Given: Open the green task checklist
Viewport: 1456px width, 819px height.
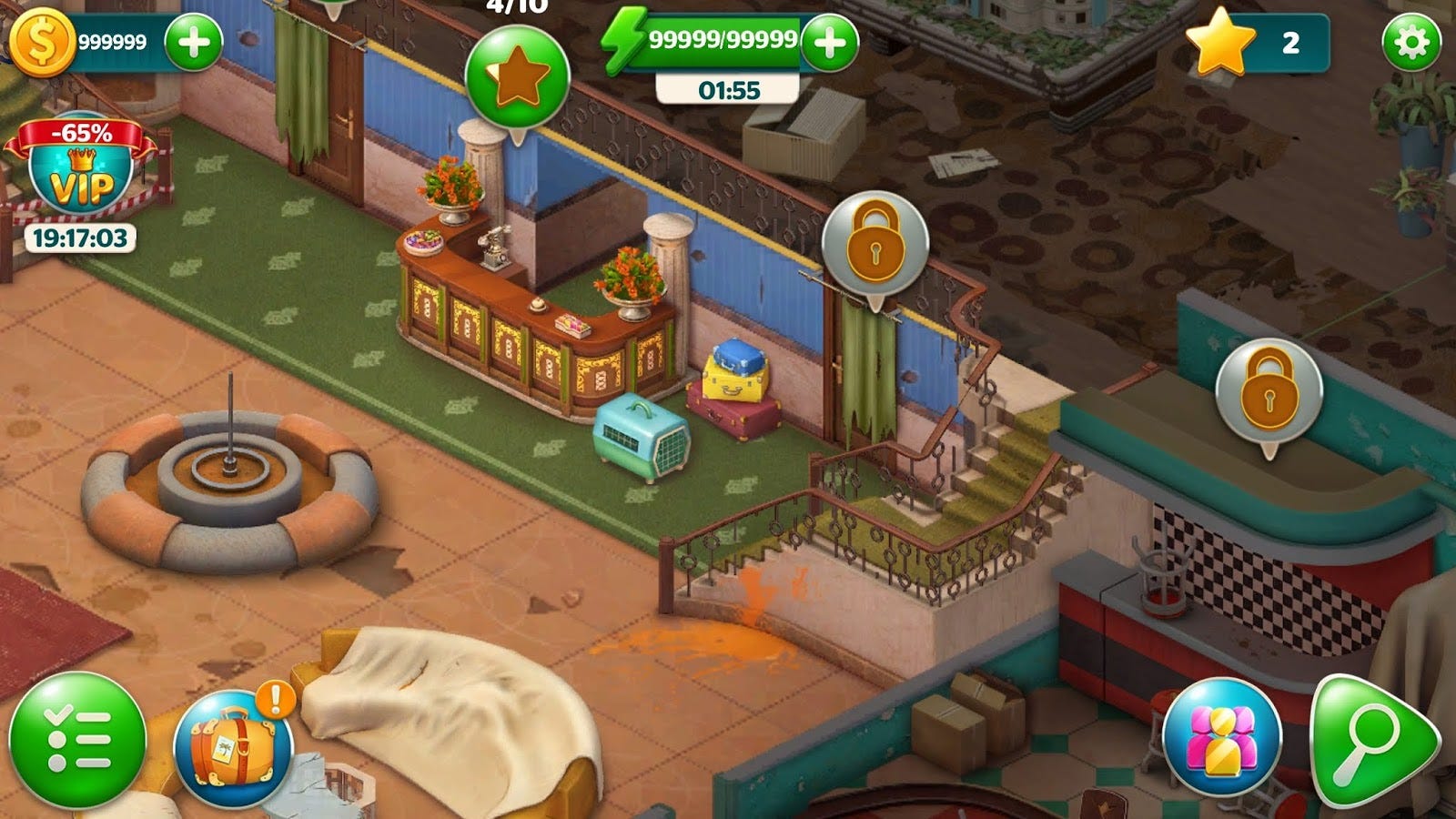Looking at the screenshot, I should [77, 740].
